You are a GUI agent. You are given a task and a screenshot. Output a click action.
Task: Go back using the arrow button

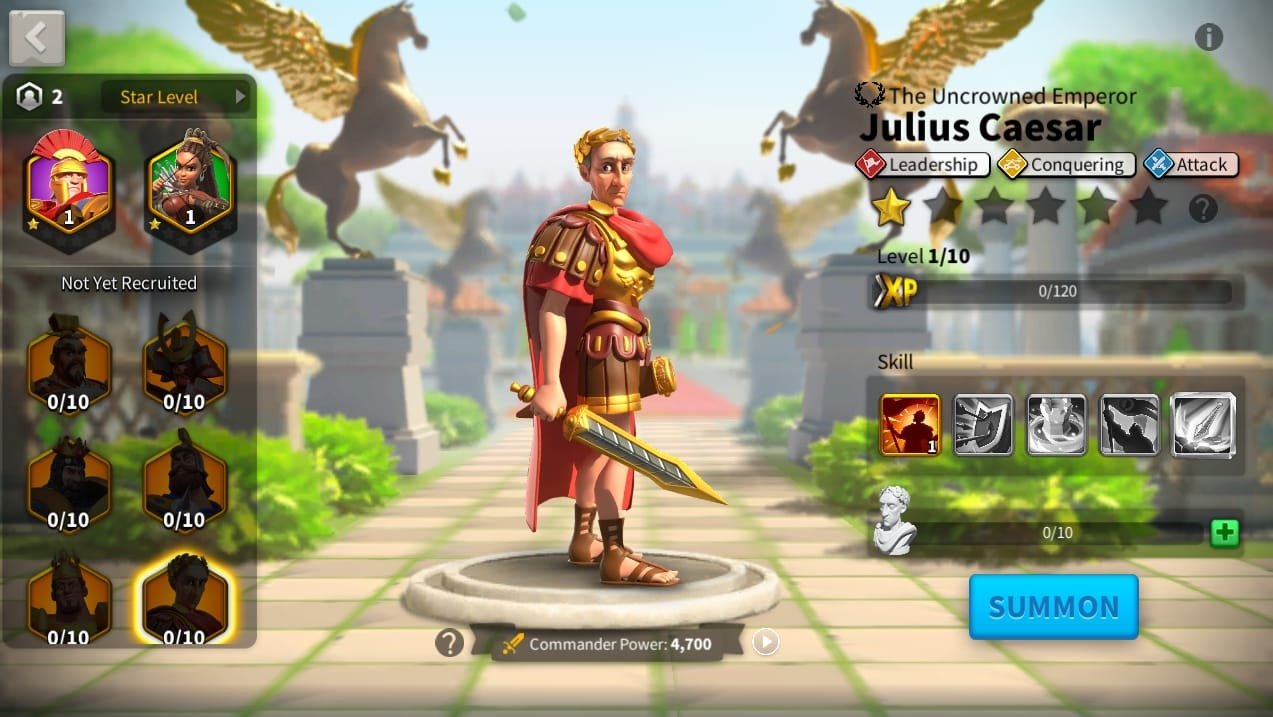click(x=37, y=38)
